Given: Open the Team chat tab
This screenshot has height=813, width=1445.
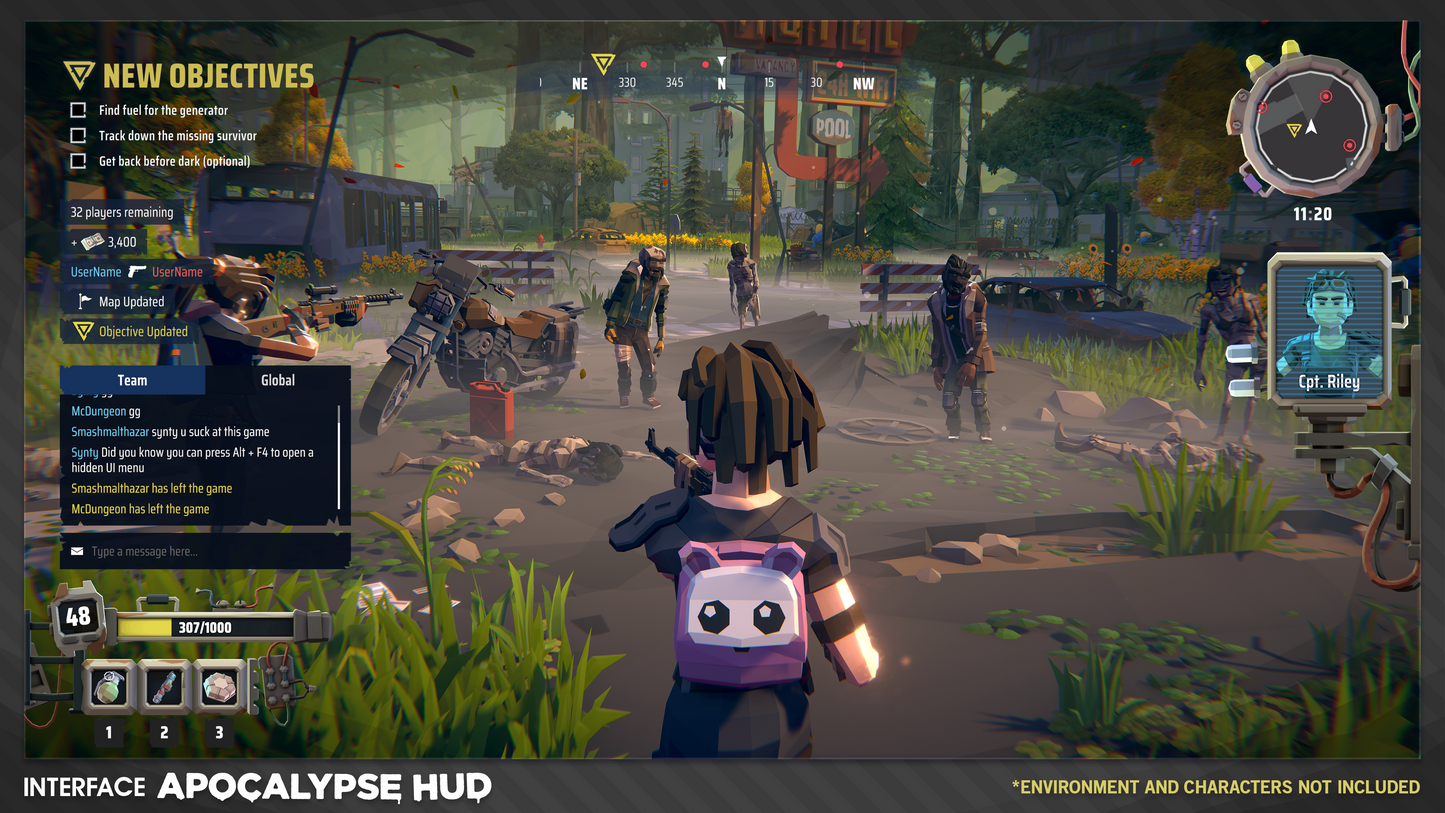Looking at the screenshot, I should click(132, 380).
